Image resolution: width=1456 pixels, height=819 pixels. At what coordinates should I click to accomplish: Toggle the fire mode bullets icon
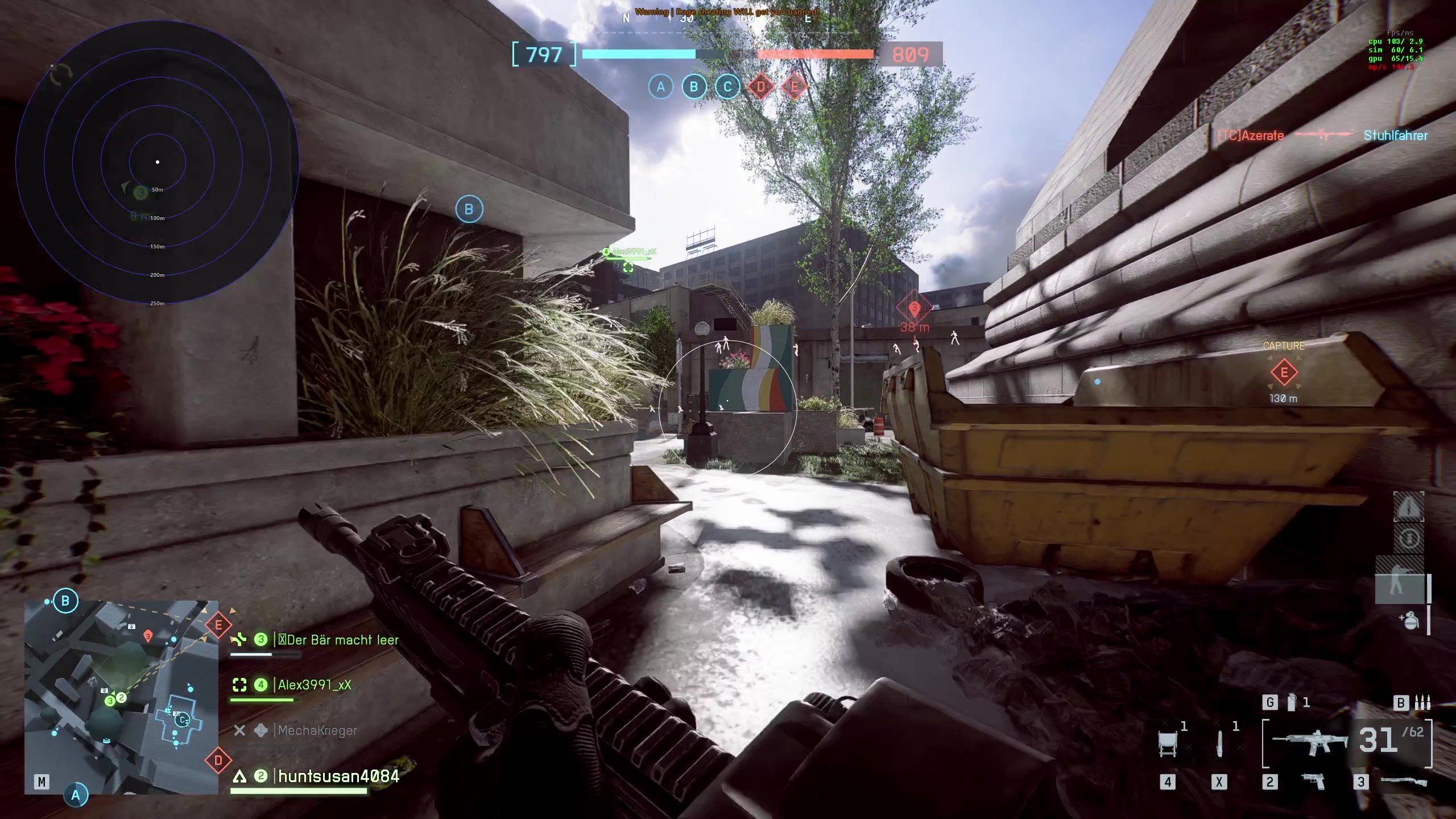(x=1422, y=703)
